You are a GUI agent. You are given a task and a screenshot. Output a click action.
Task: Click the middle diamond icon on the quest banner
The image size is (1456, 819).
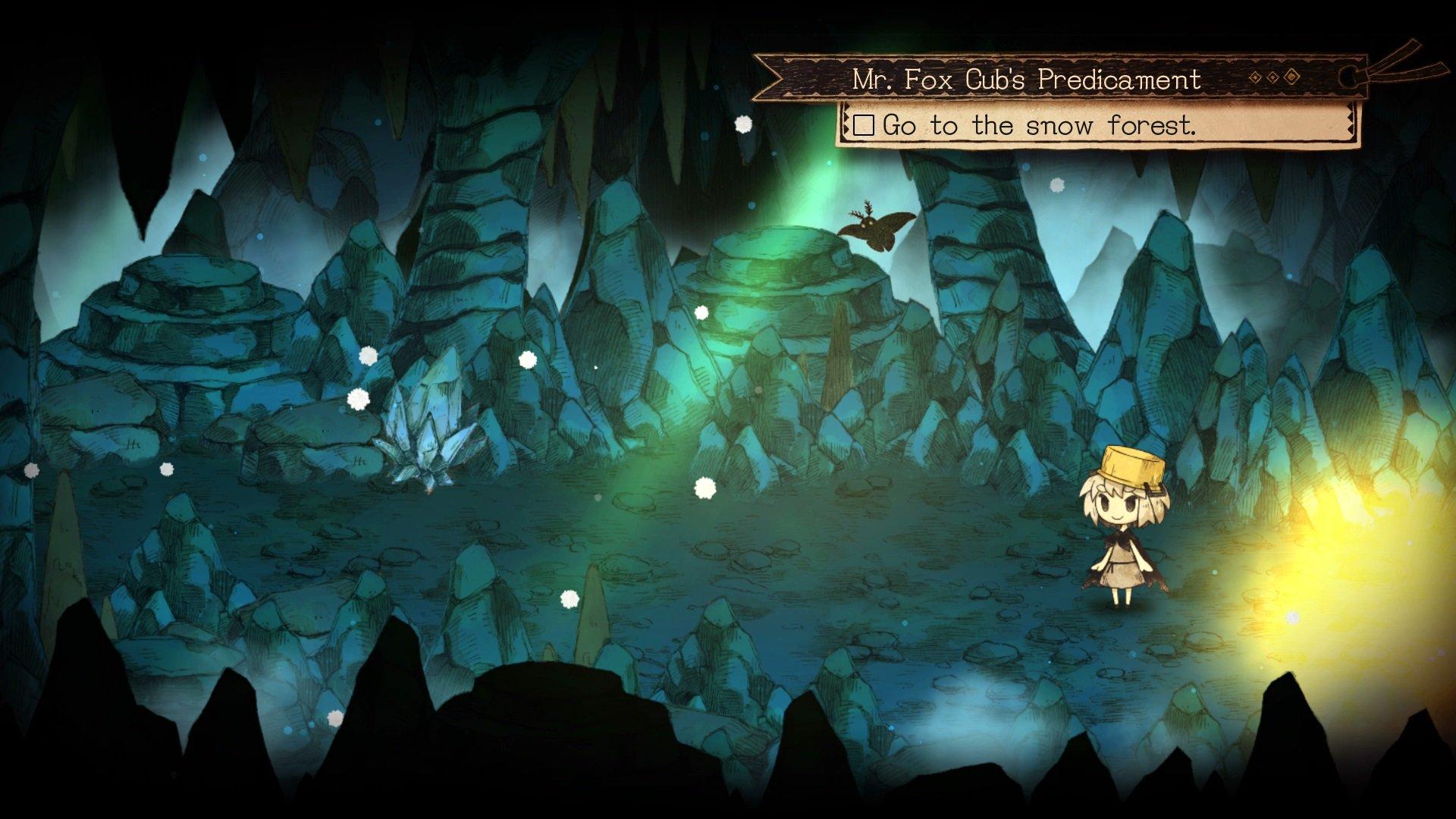1272,77
